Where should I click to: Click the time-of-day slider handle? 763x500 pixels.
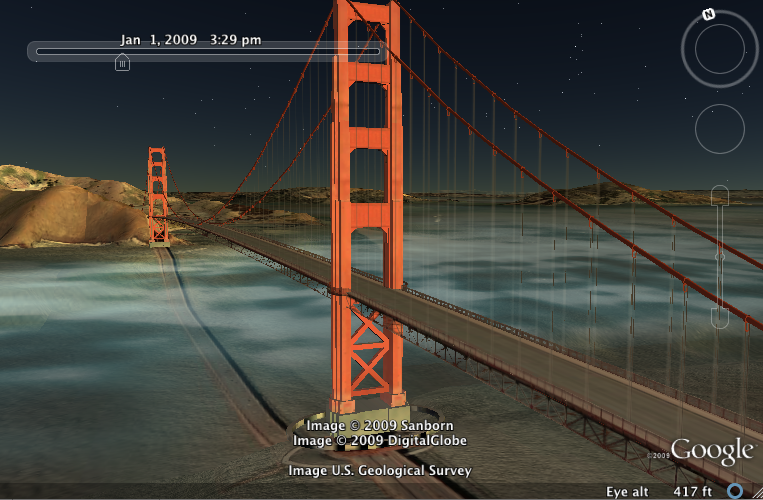[122, 63]
